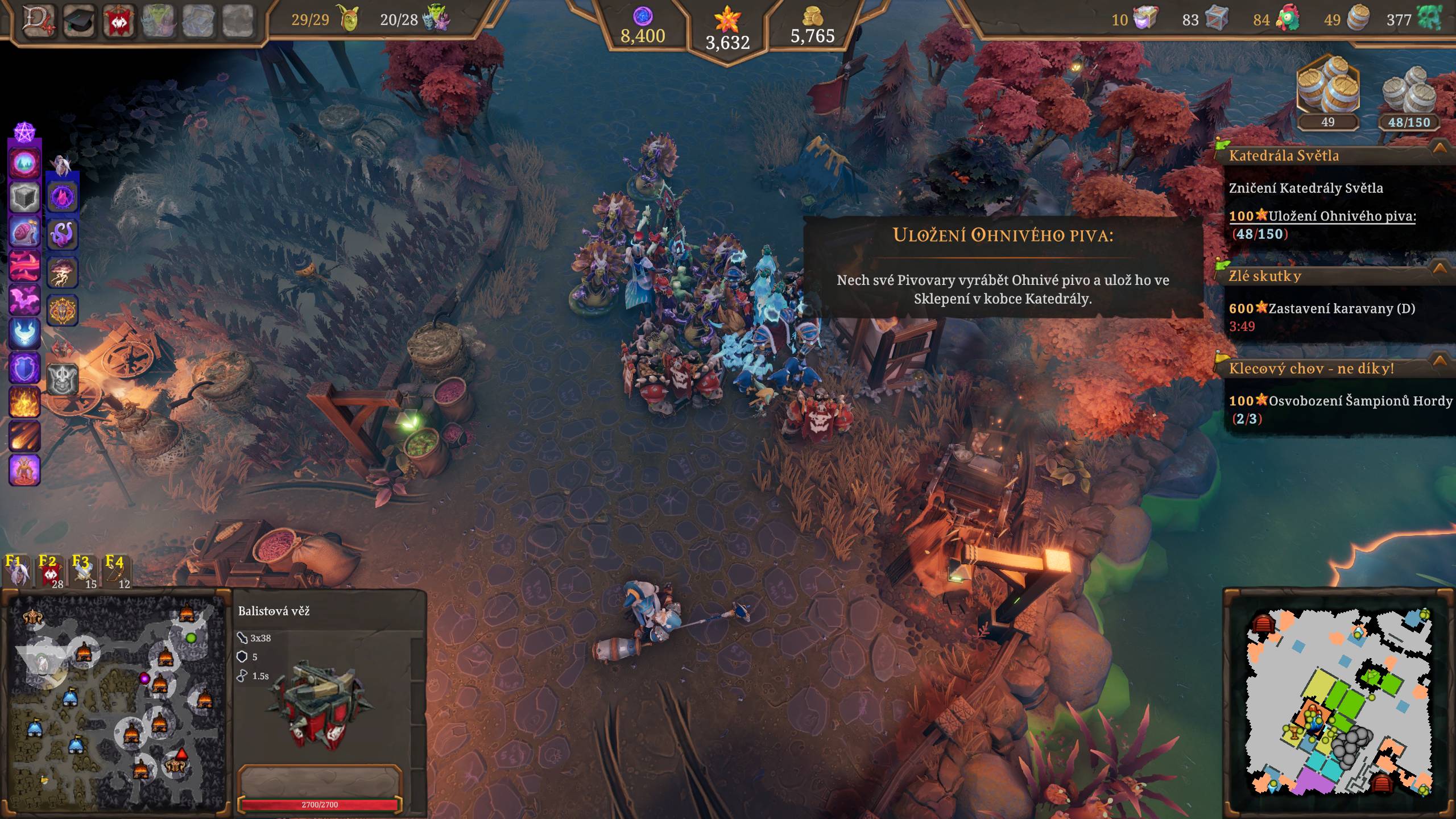Use the hero's purple tentacles ability
This screenshot has height=819, width=1456.
coord(62,234)
